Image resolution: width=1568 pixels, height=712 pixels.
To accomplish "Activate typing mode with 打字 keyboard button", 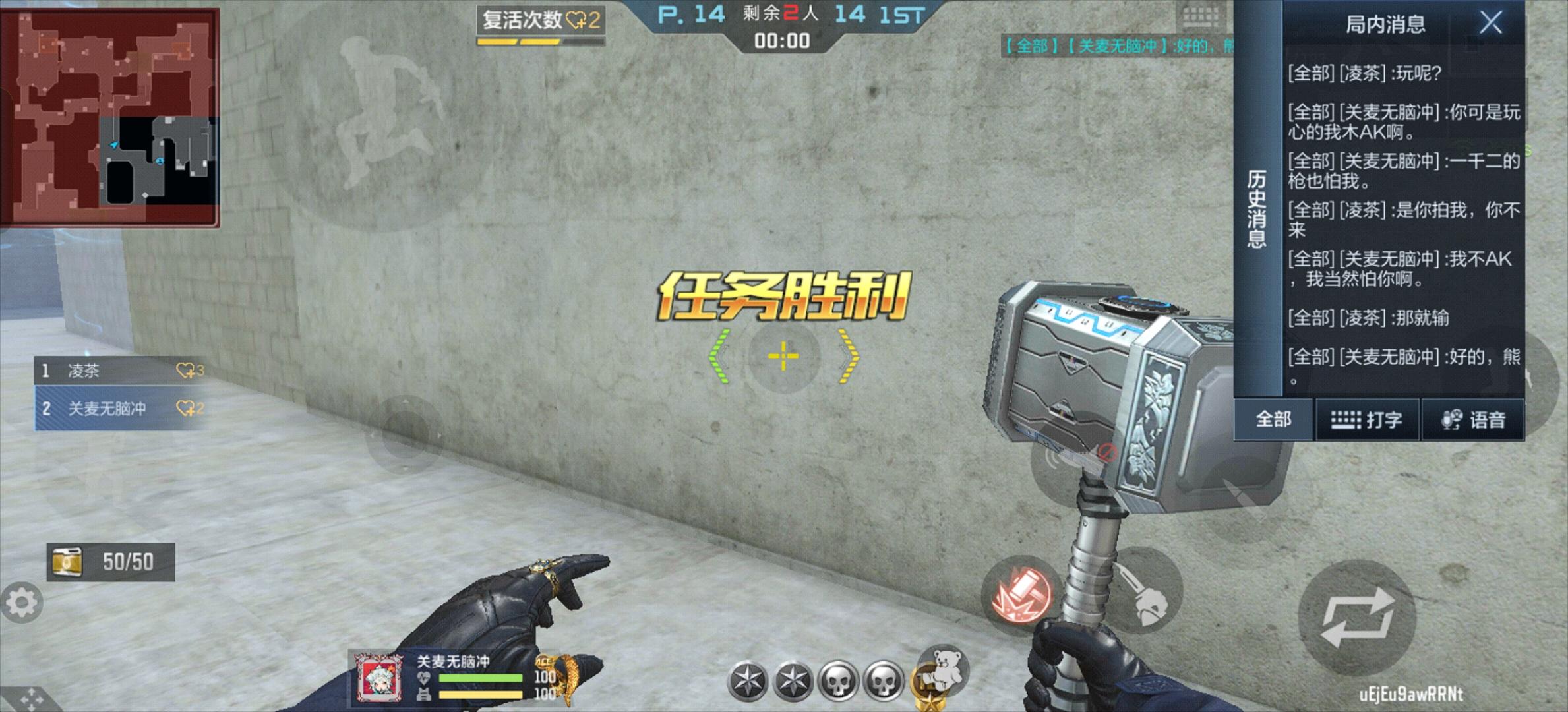I will (x=1368, y=420).
